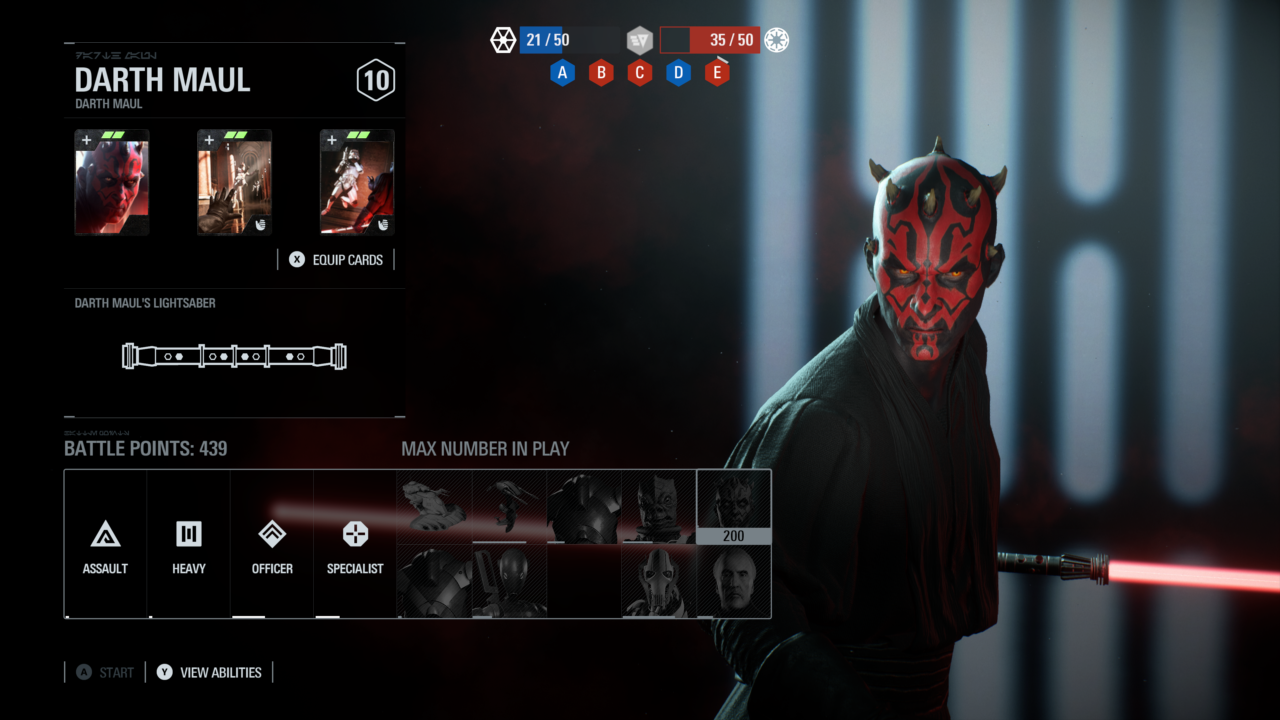Click the Republic 35/50 ticket bar
Viewport: 1280px width, 720px height.
(x=710, y=40)
